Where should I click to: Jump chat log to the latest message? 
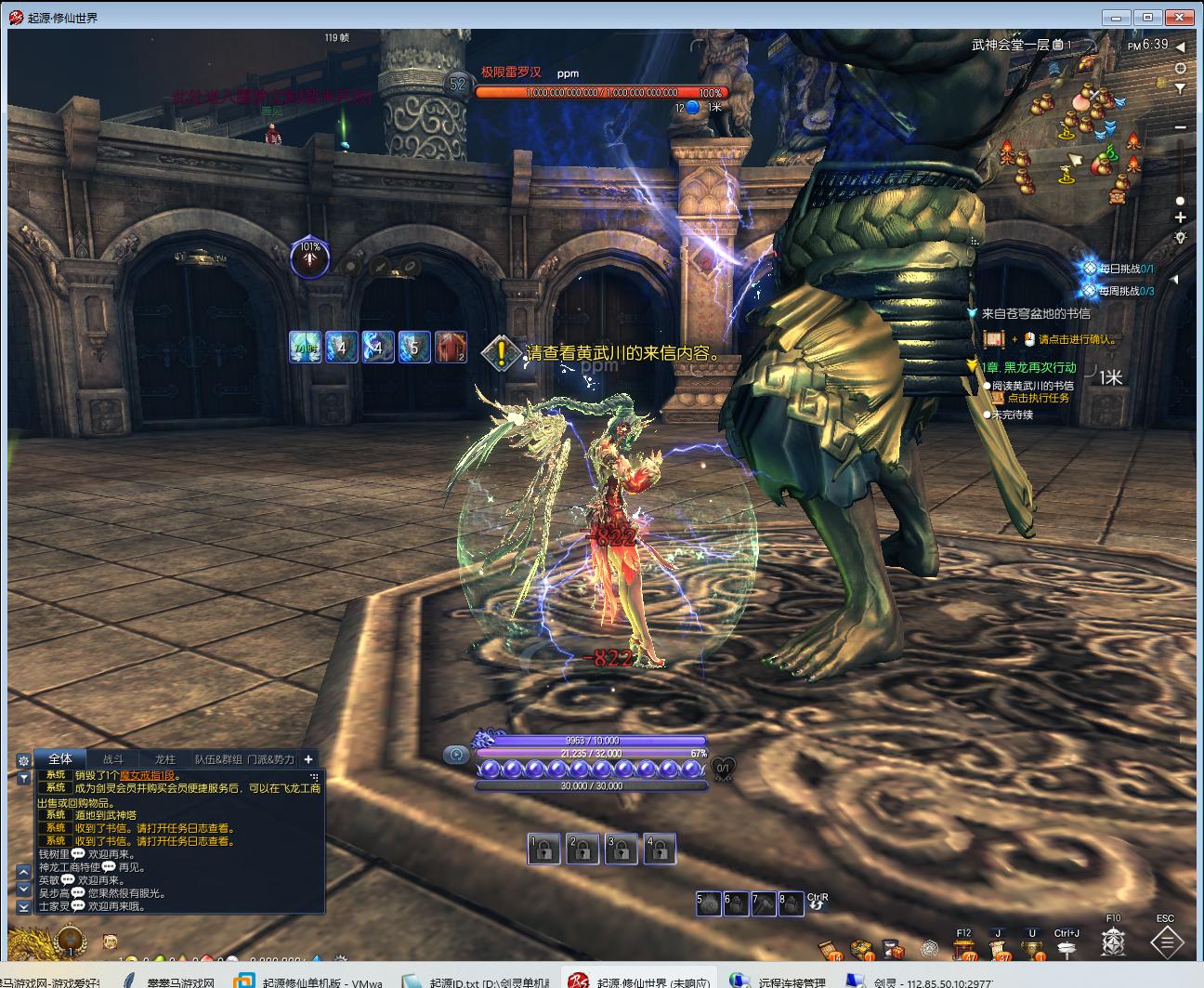click(24, 906)
